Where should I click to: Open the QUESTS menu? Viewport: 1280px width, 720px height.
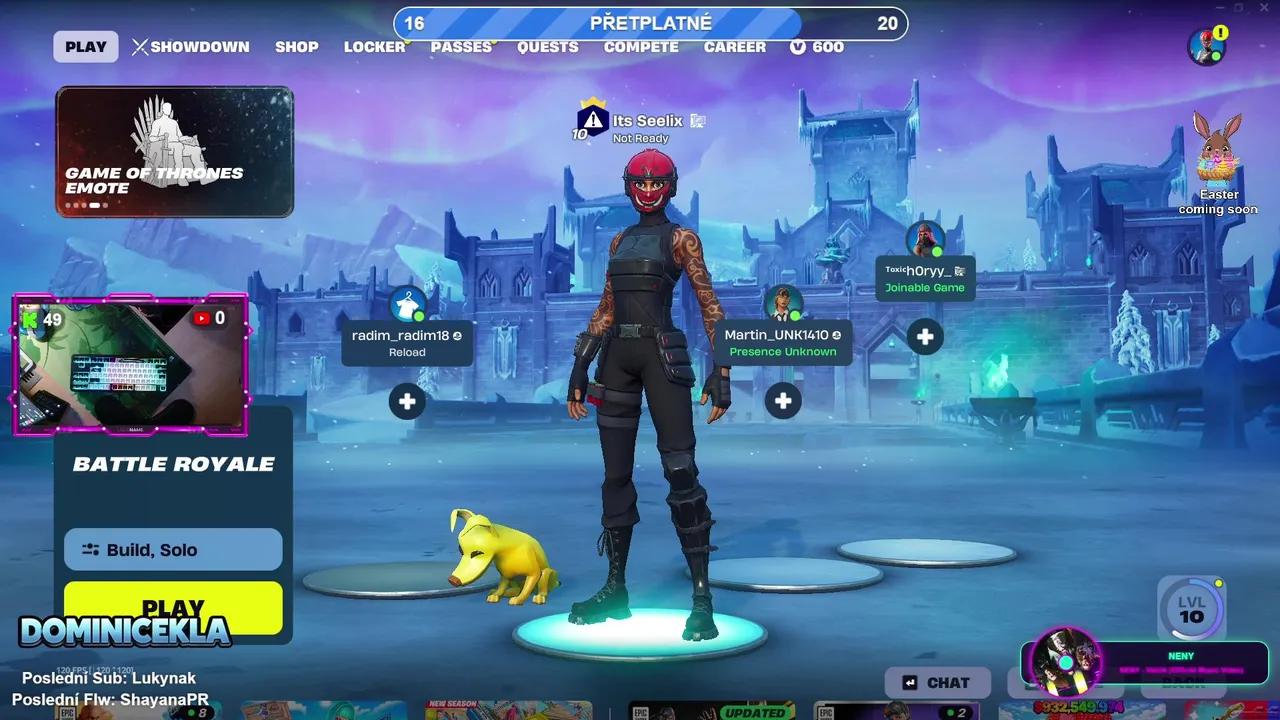[x=547, y=46]
